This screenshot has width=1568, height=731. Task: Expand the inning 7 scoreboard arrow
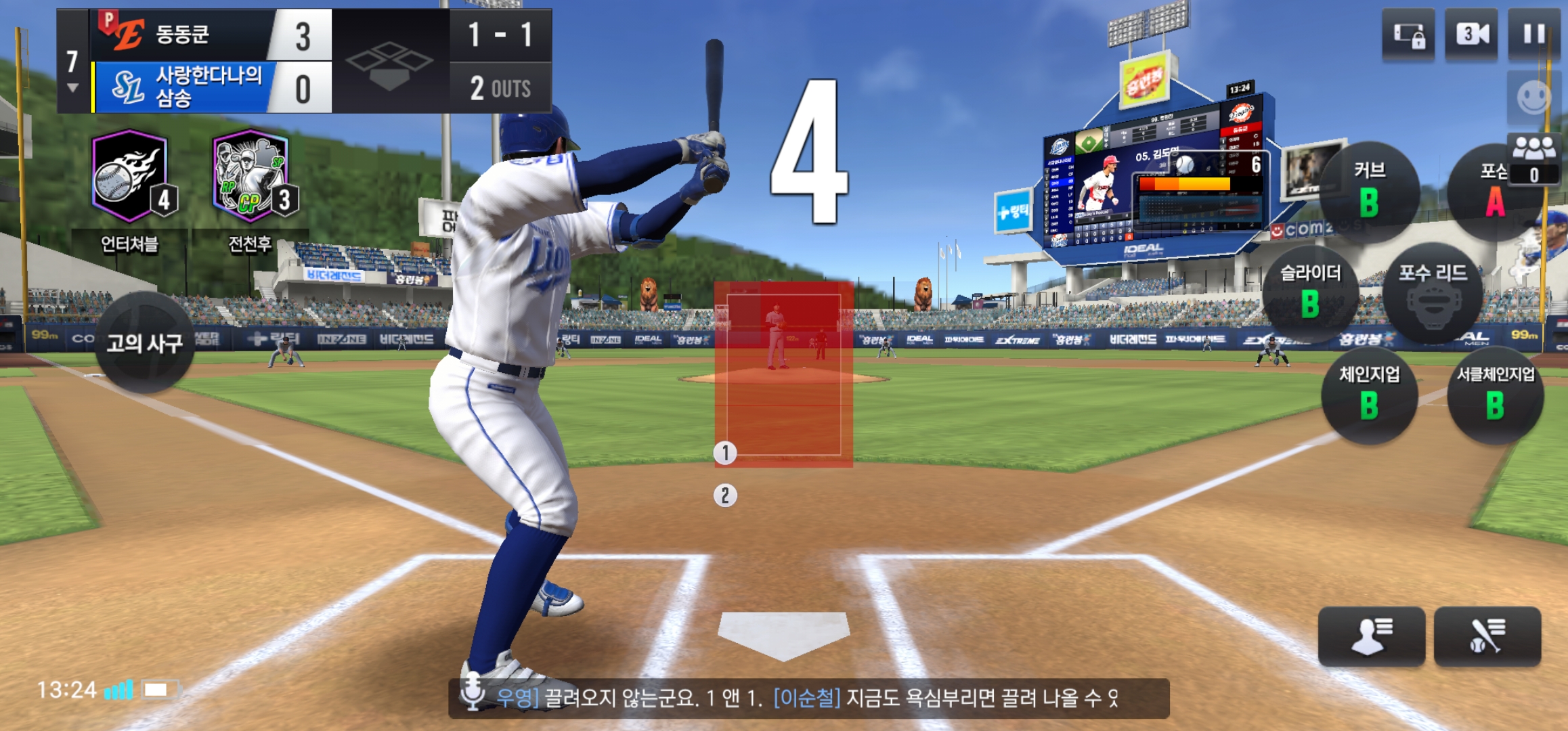tap(72, 88)
